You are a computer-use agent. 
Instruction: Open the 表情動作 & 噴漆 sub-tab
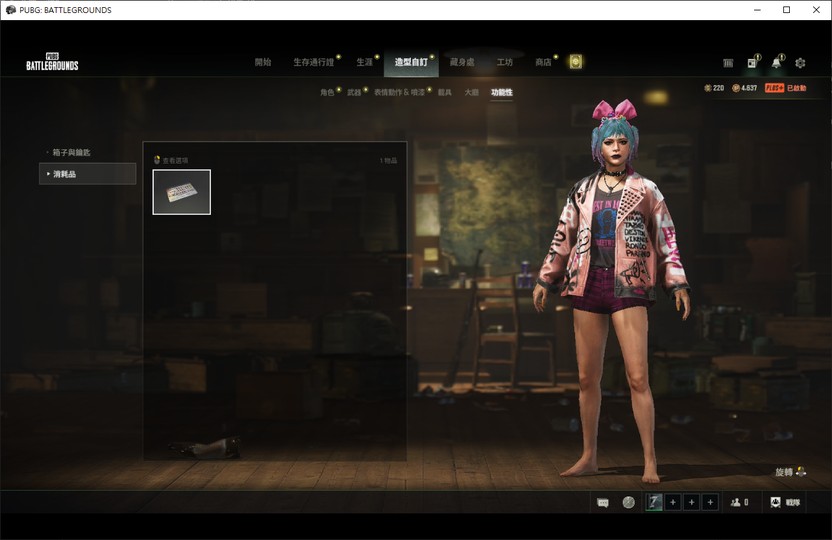click(x=399, y=92)
